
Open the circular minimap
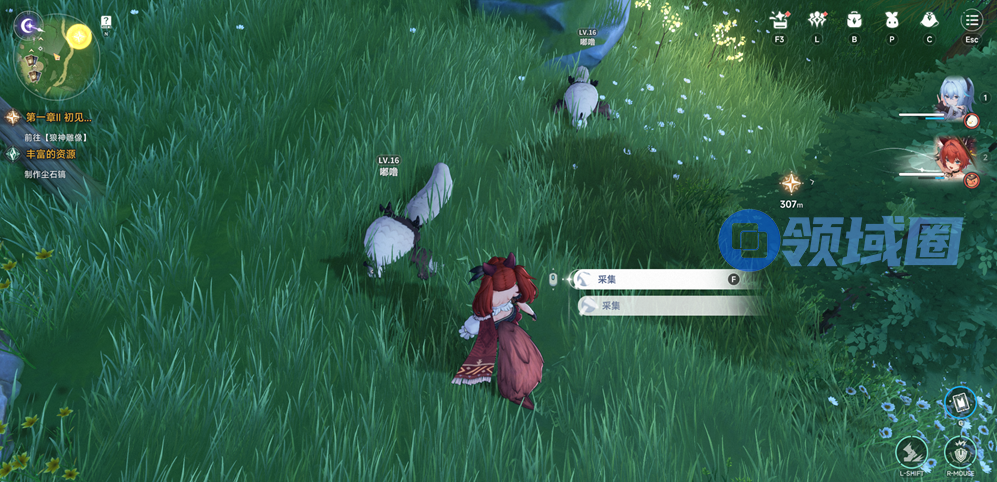pyautogui.click(x=56, y=60)
